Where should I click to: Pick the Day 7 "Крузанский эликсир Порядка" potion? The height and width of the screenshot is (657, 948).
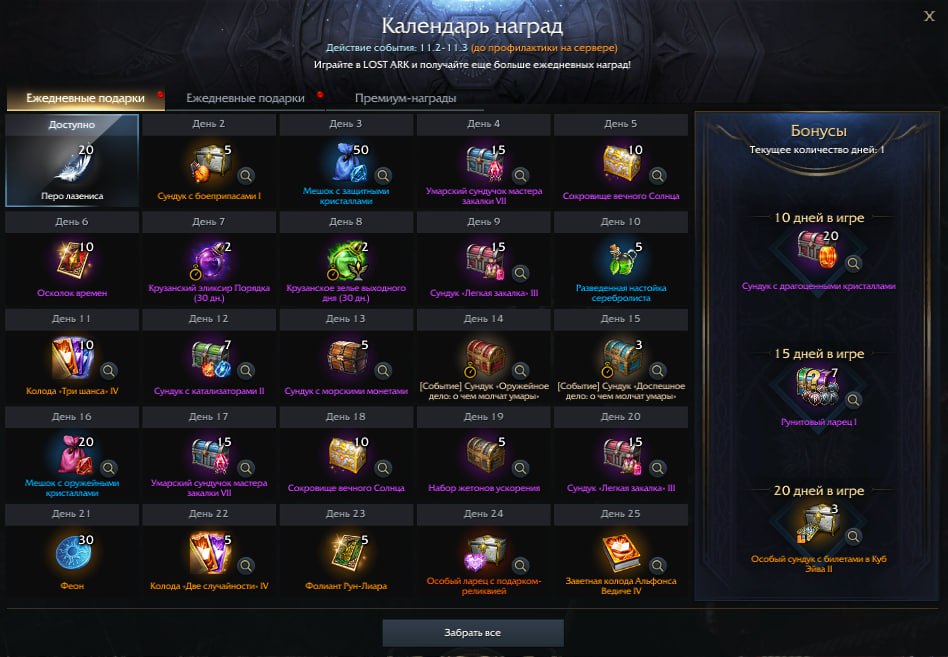point(209,258)
